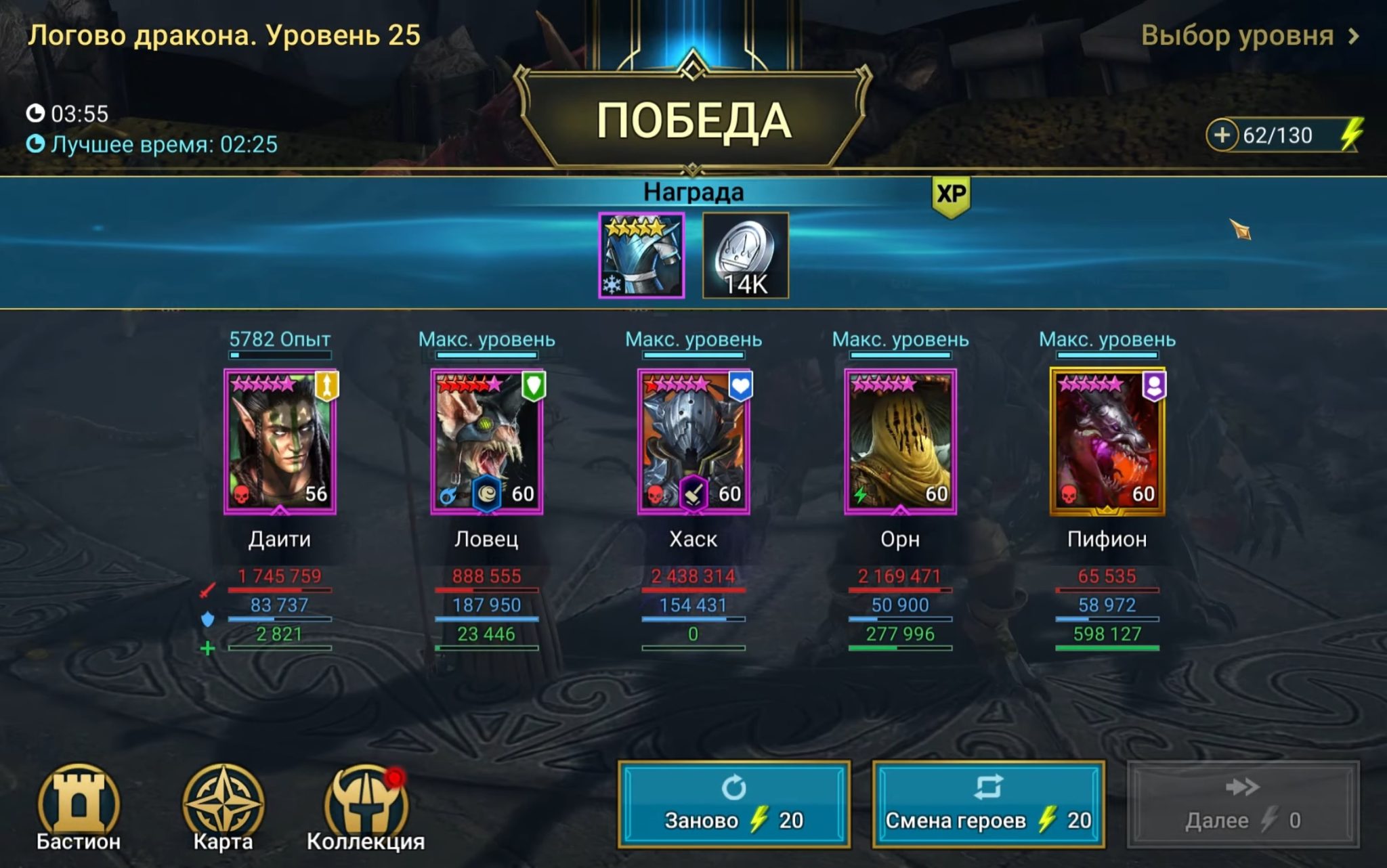This screenshot has height=868, width=1387.
Task: Click the XP badge above rewards
Action: coord(951,193)
